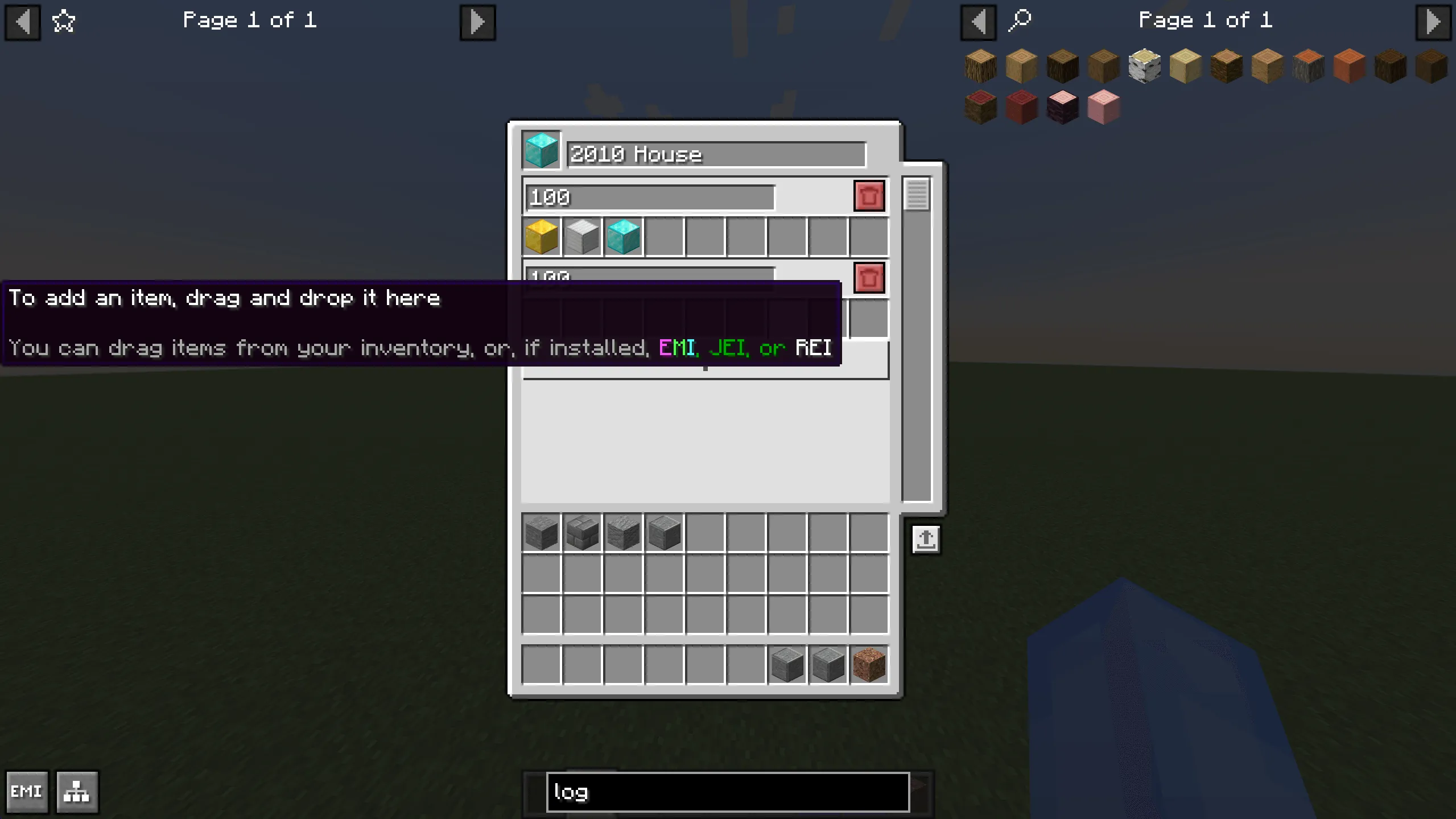Select the granite block in the hotbar
This screenshot has width=1456, height=819.
869,666
